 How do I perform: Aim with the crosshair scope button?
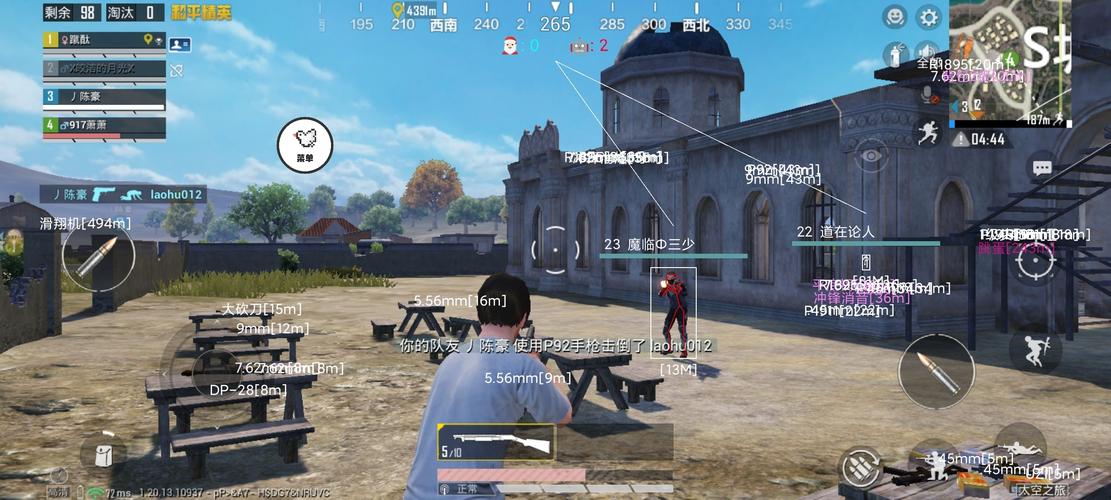1034,263
